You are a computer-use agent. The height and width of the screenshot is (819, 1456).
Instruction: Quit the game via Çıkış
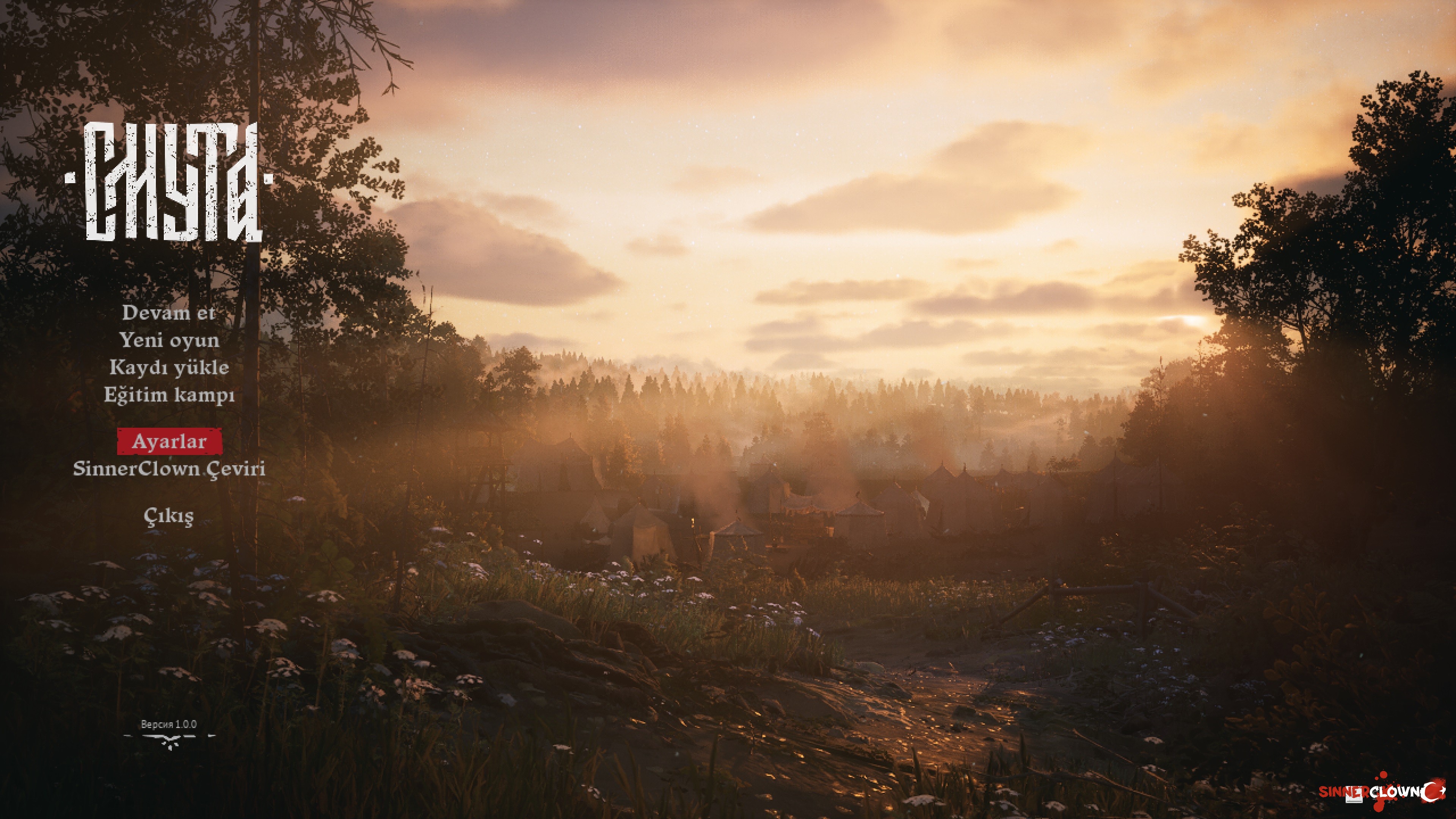pyautogui.click(x=168, y=516)
